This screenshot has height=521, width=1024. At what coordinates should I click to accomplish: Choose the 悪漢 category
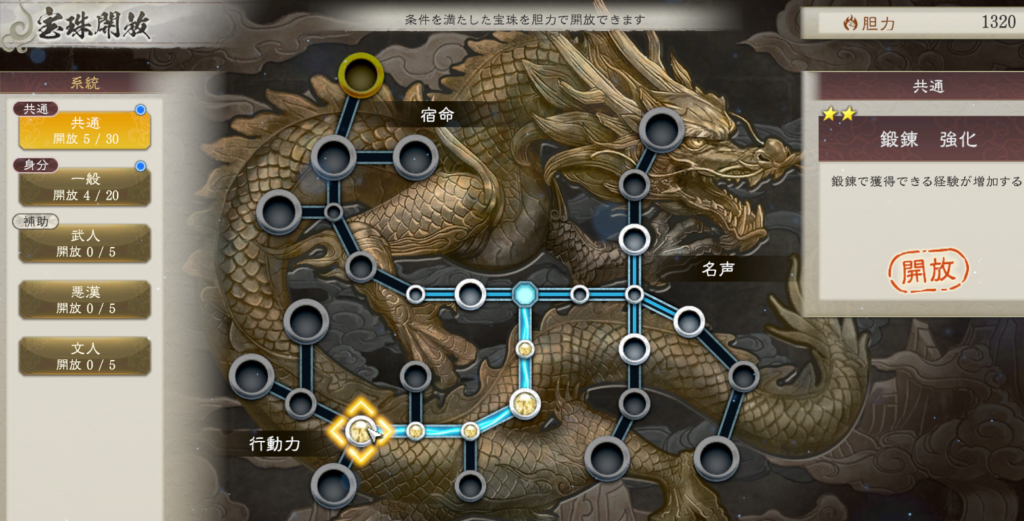(x=85, y=299)
